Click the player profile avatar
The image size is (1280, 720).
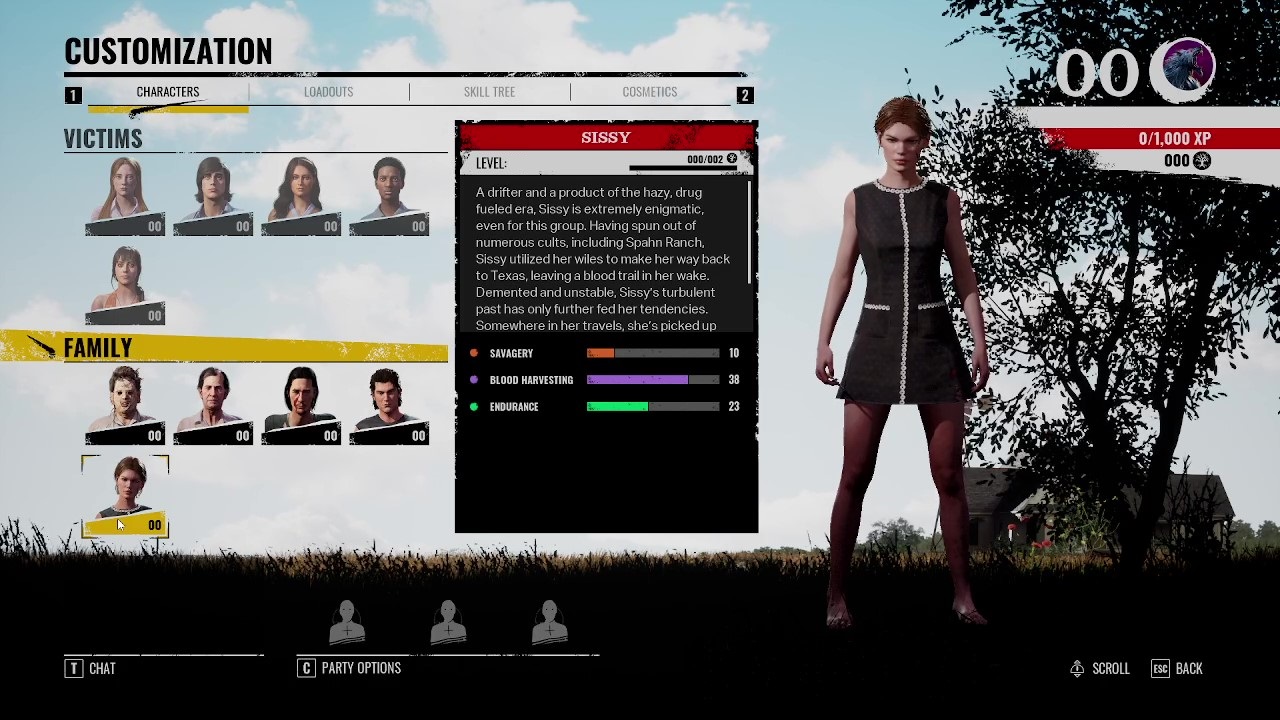[1182, 70]
